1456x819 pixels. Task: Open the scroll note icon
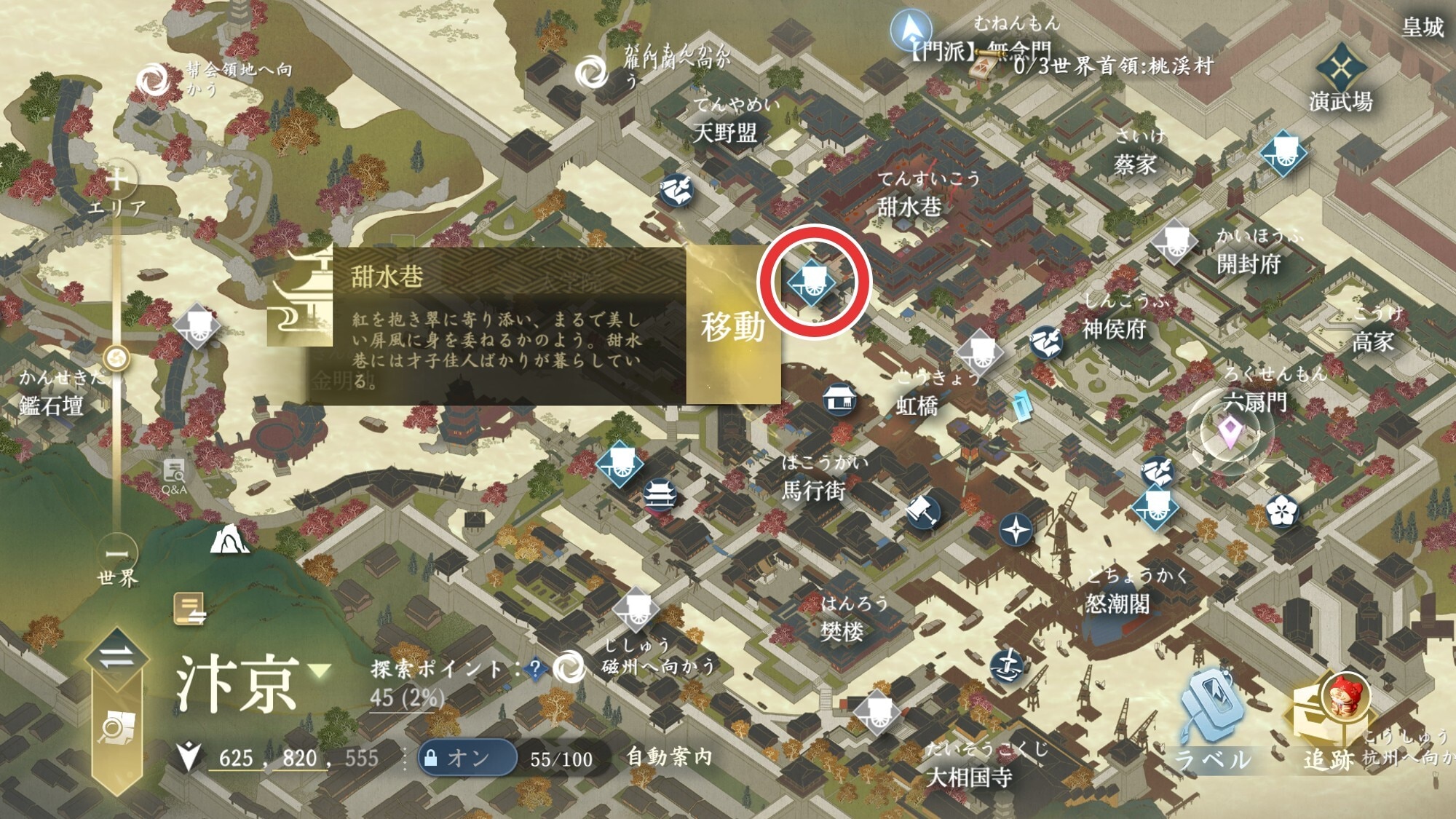pos(189,609)
